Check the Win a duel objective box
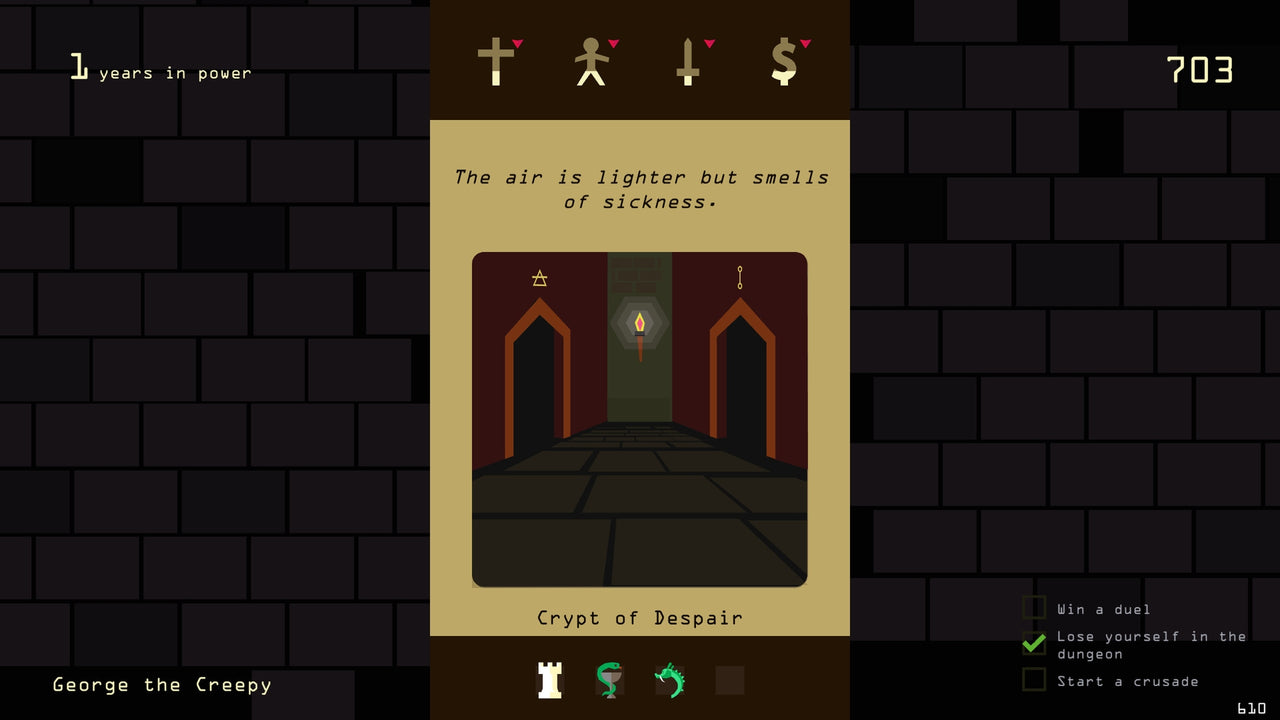This screenshot has height=720, width=1280. pos(1035,608)
